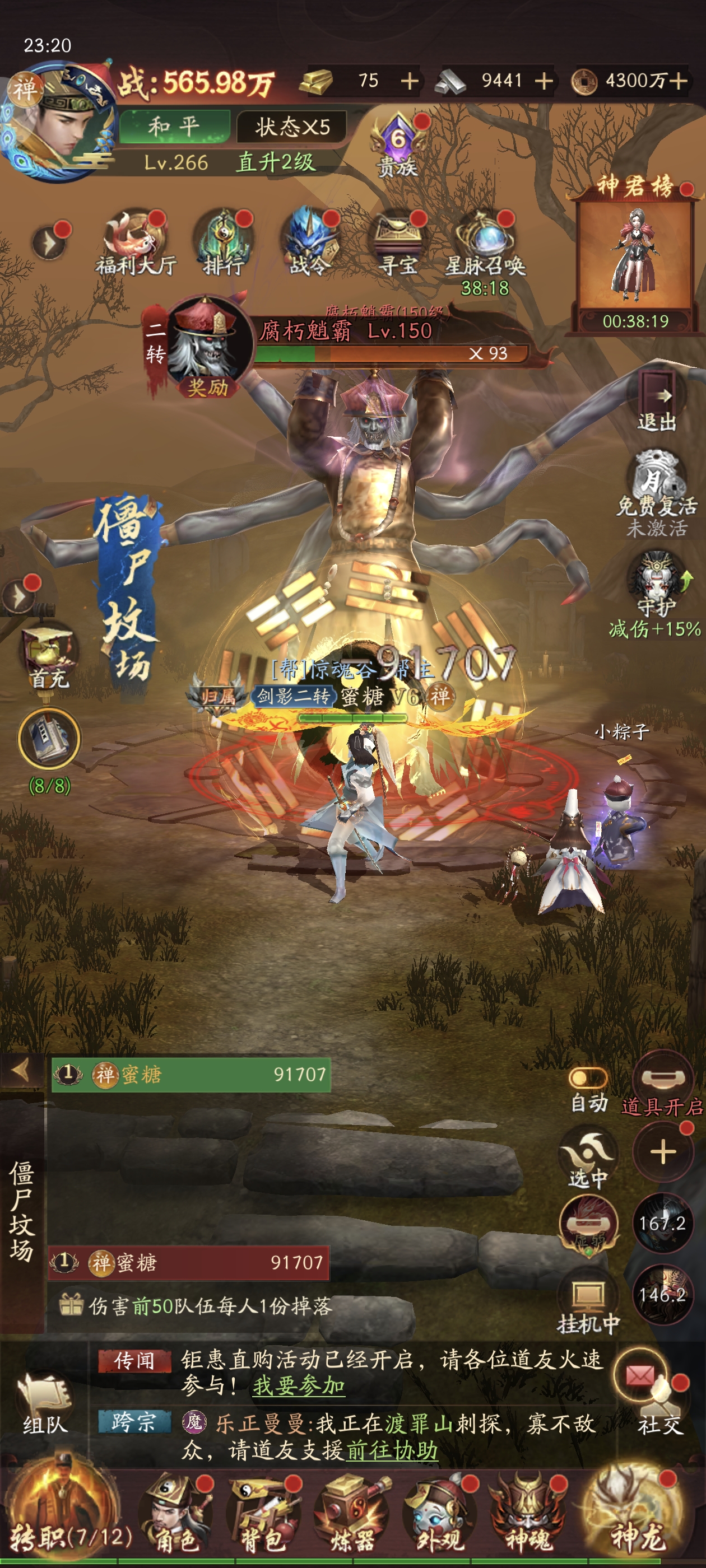This screenshot has height=1568, width=706.
Task: Follow the 我要参加 link
Action: pyautogui.click(x=299, y=1387)
